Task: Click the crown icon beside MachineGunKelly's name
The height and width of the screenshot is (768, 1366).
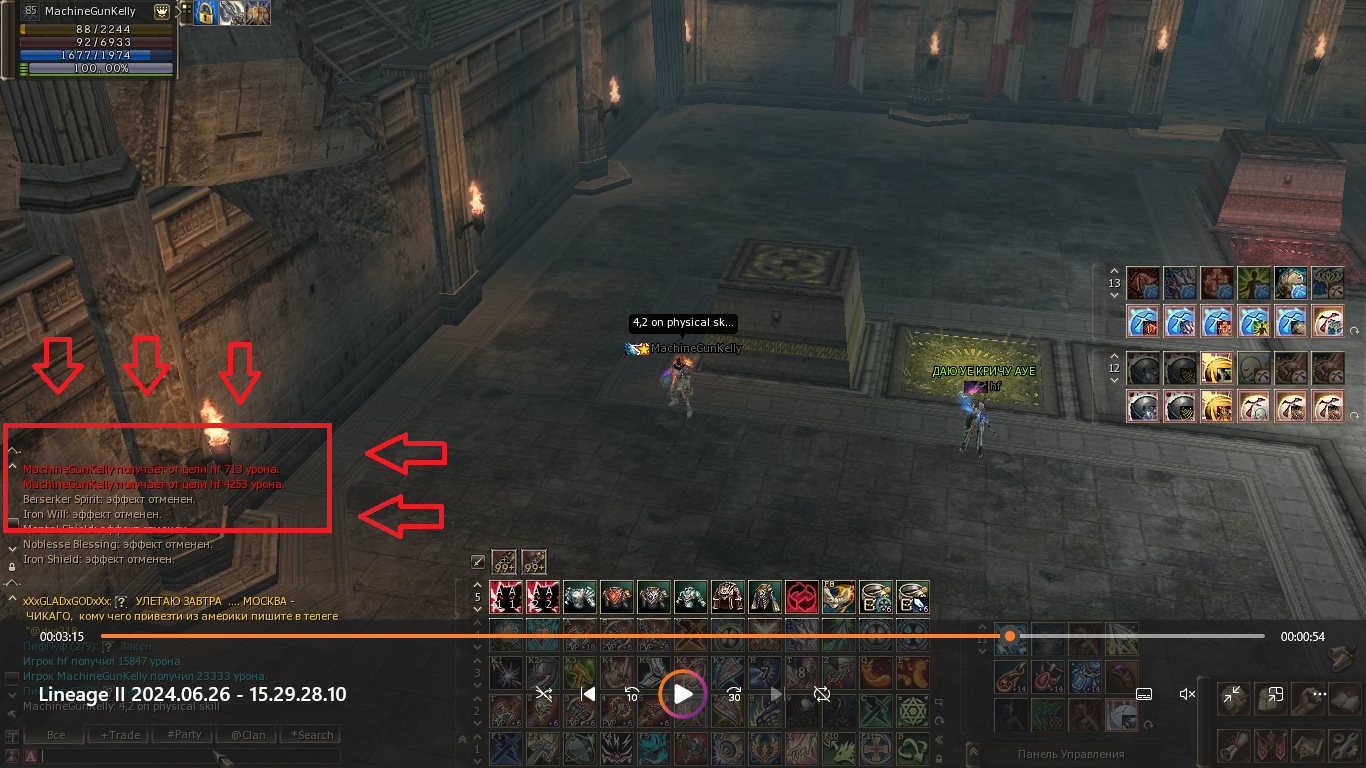Action: click(x=162, y=12)
